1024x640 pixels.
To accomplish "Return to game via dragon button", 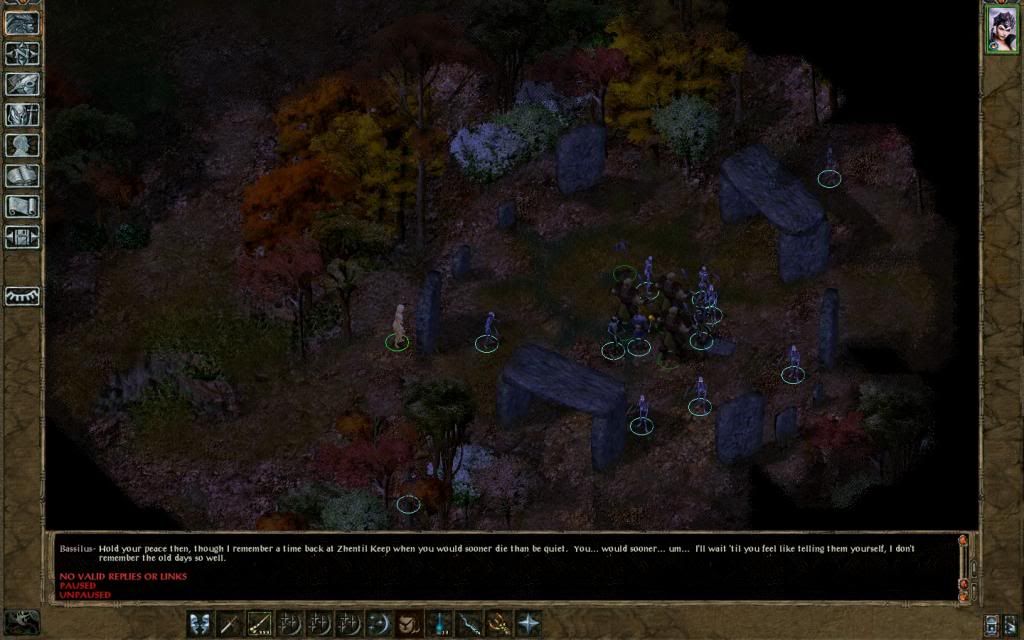I will click(x=22, y=22).
